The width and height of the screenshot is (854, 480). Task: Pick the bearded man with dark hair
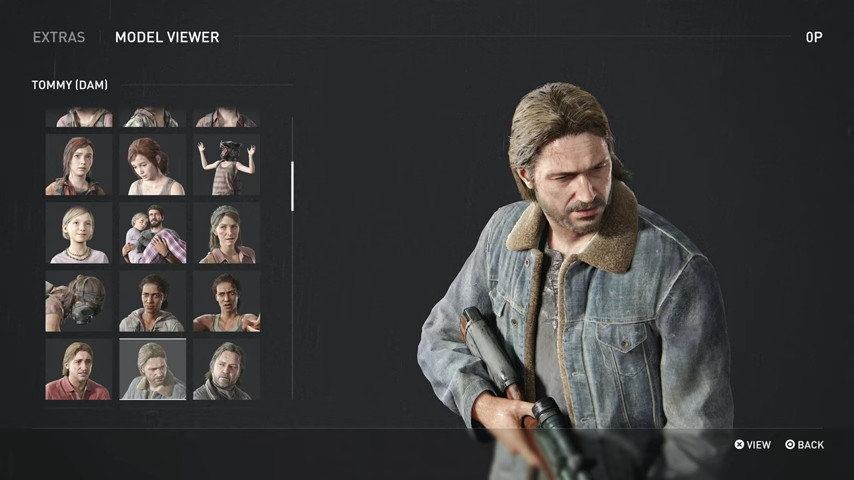pyautogui.click(x=226, y=369)
